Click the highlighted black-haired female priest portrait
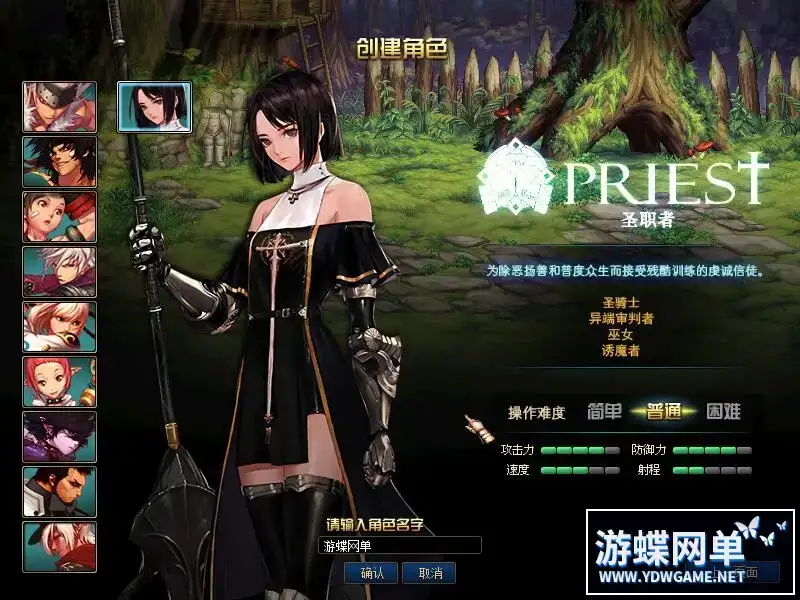 [155, 107]
